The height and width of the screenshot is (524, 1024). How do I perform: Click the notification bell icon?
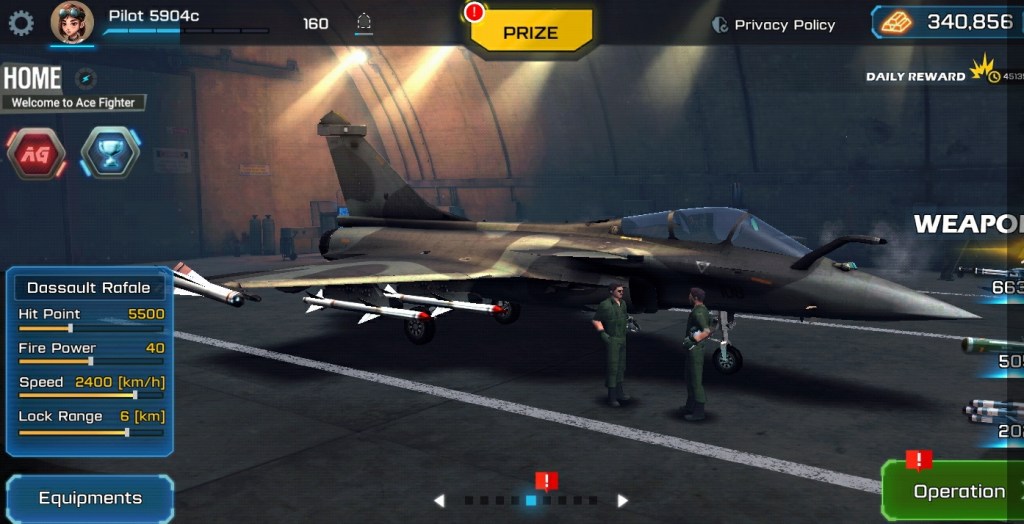click(x=364, y=23)
